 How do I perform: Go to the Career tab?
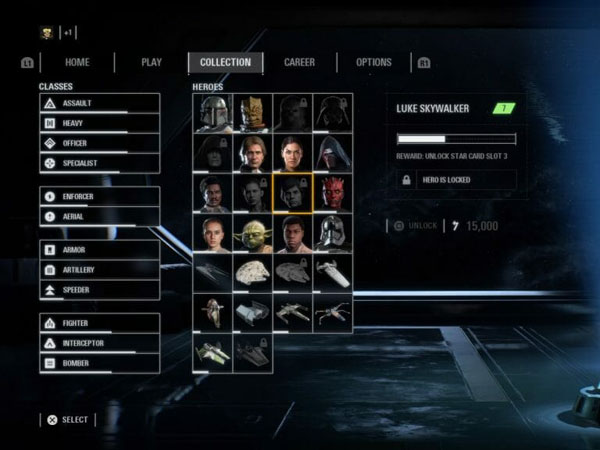(299, 62)
